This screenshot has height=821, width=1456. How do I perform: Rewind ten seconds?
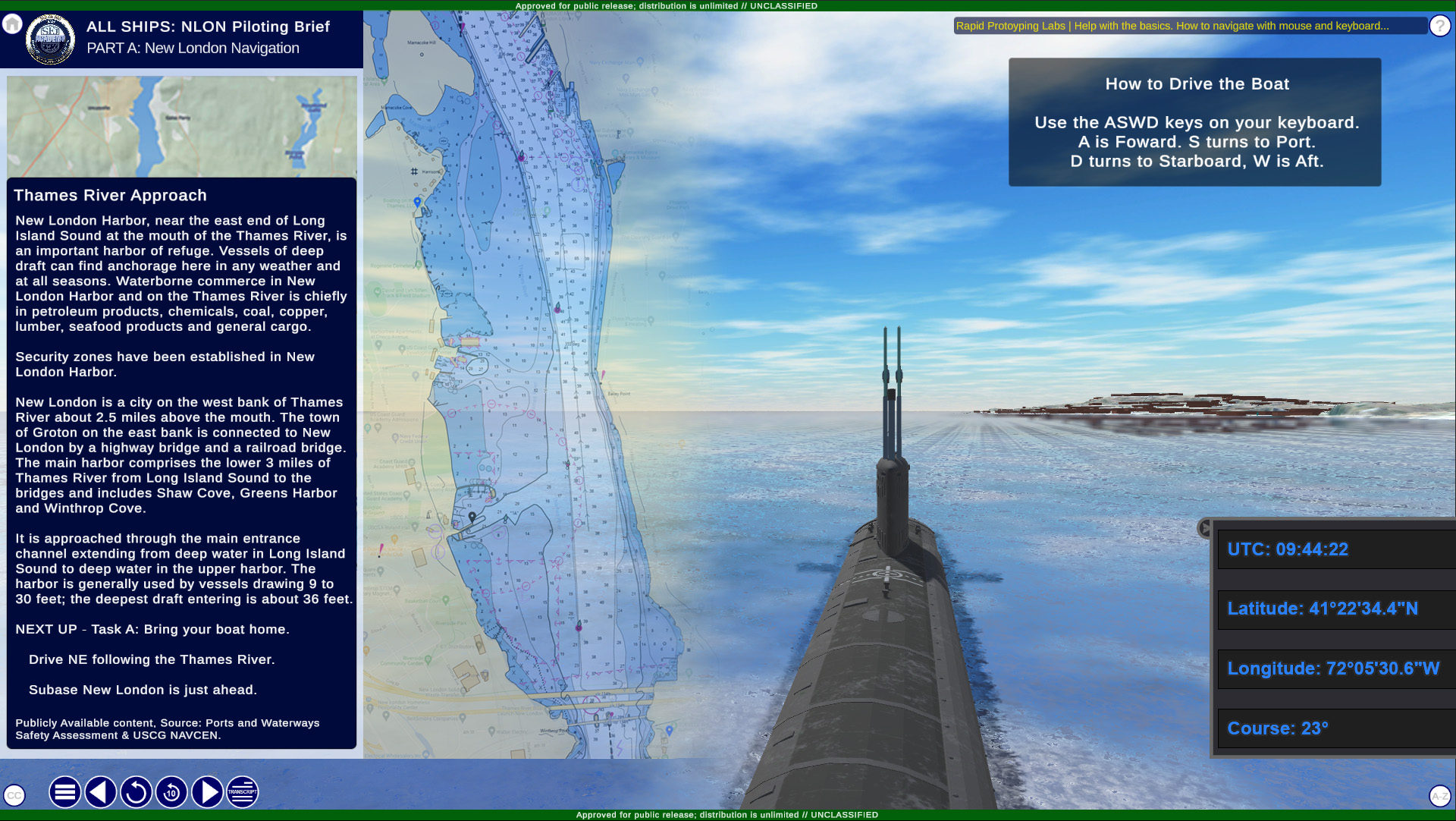click(x=171, y=792)
